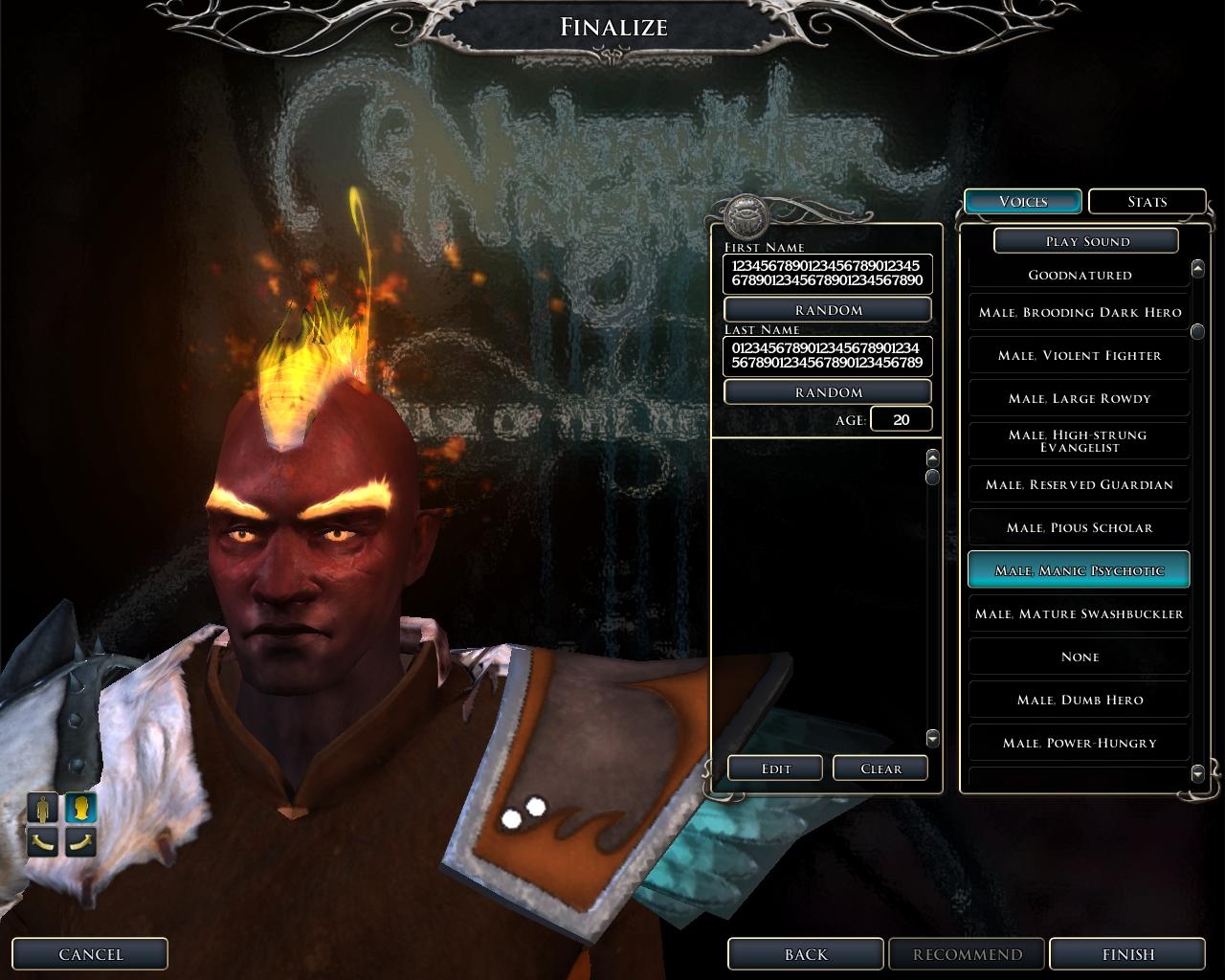The width and height of the screenshot is (1225, 980).
Task: Finish character creation
Action: [1127, 954]
